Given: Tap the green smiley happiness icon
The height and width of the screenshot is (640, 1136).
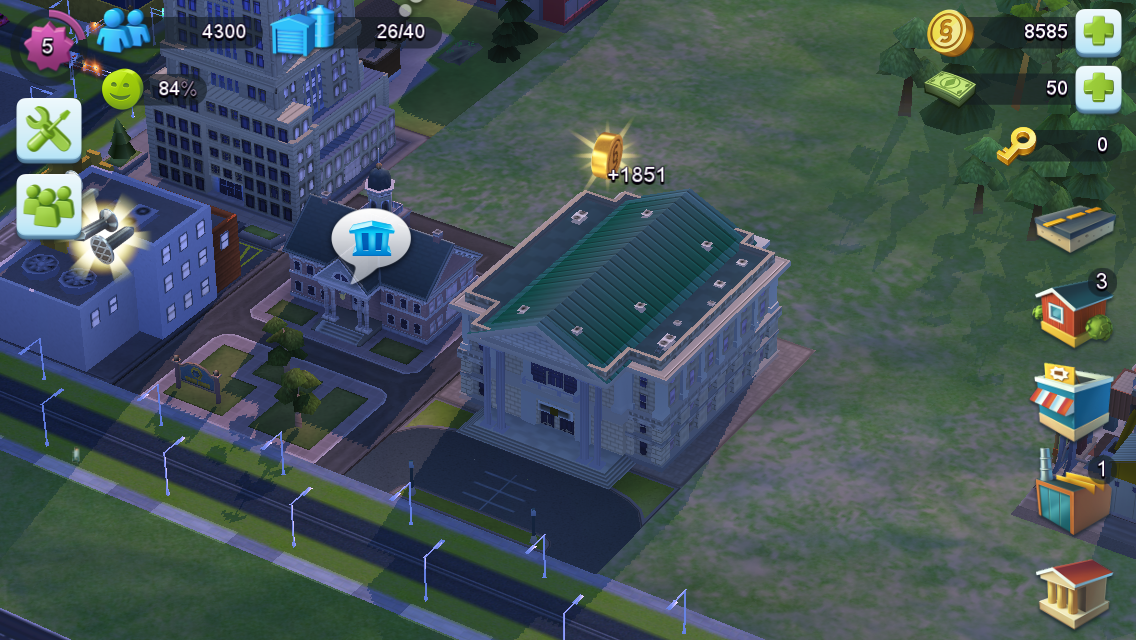Looking at the screenshot, I should (122, 89).
